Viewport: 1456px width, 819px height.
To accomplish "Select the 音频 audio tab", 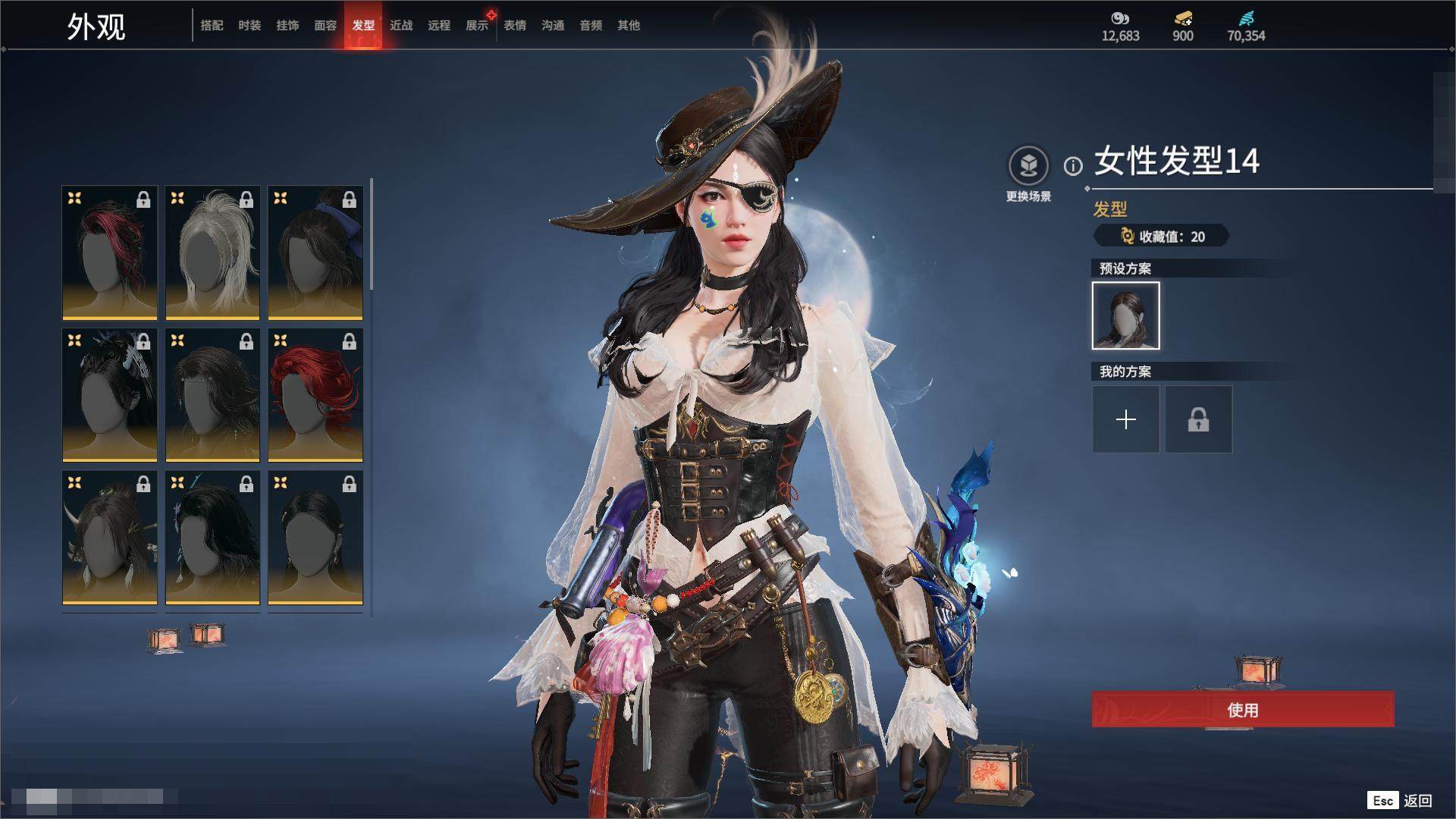I will click(591, 26).
